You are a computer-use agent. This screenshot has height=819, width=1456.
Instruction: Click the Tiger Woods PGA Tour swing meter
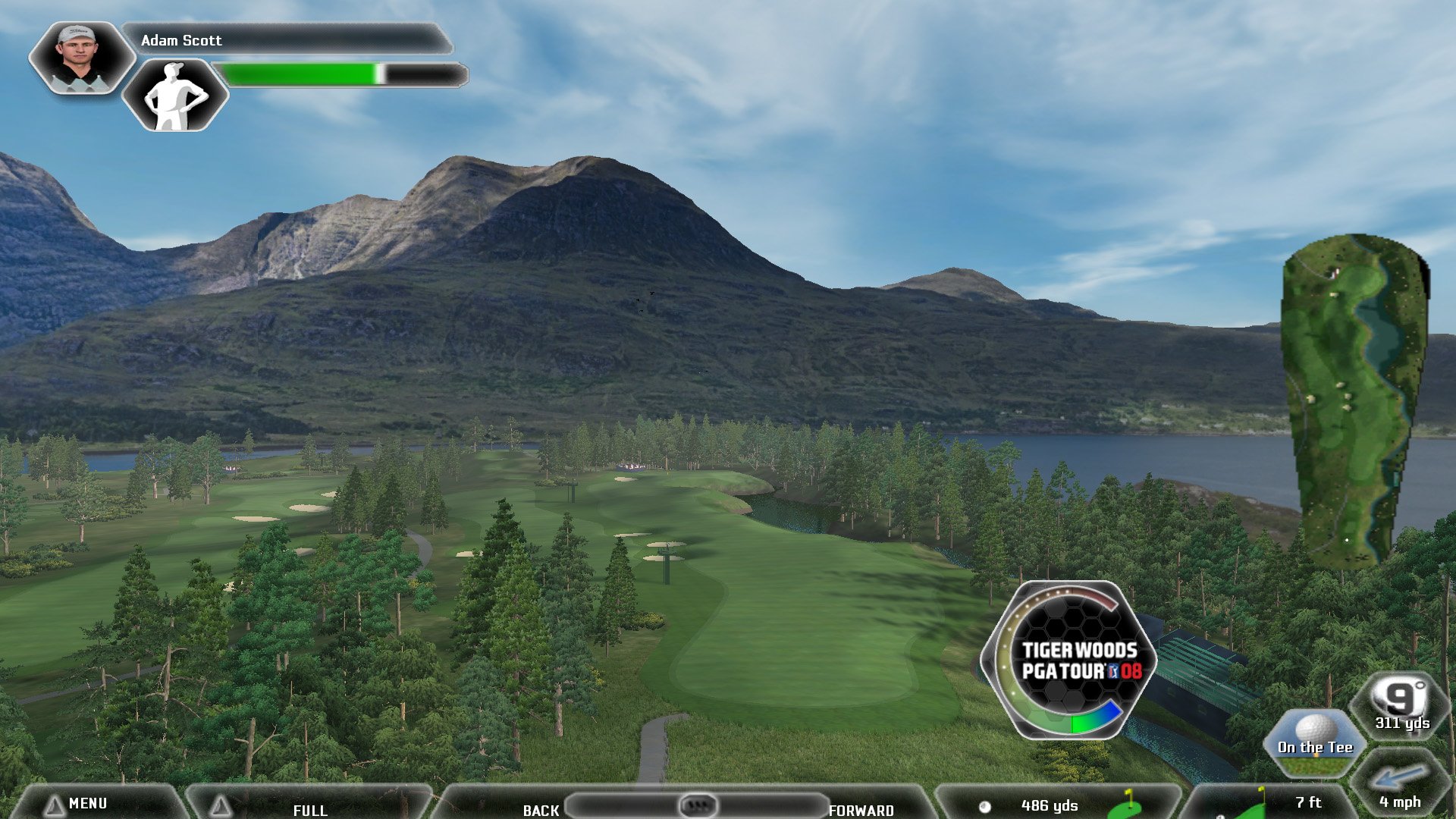pyautogui.click(x=1068, y=660)
